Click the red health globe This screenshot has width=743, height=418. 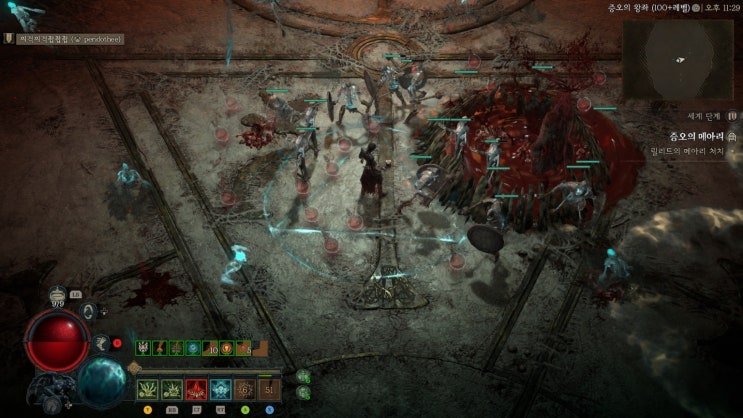point(56,340)
